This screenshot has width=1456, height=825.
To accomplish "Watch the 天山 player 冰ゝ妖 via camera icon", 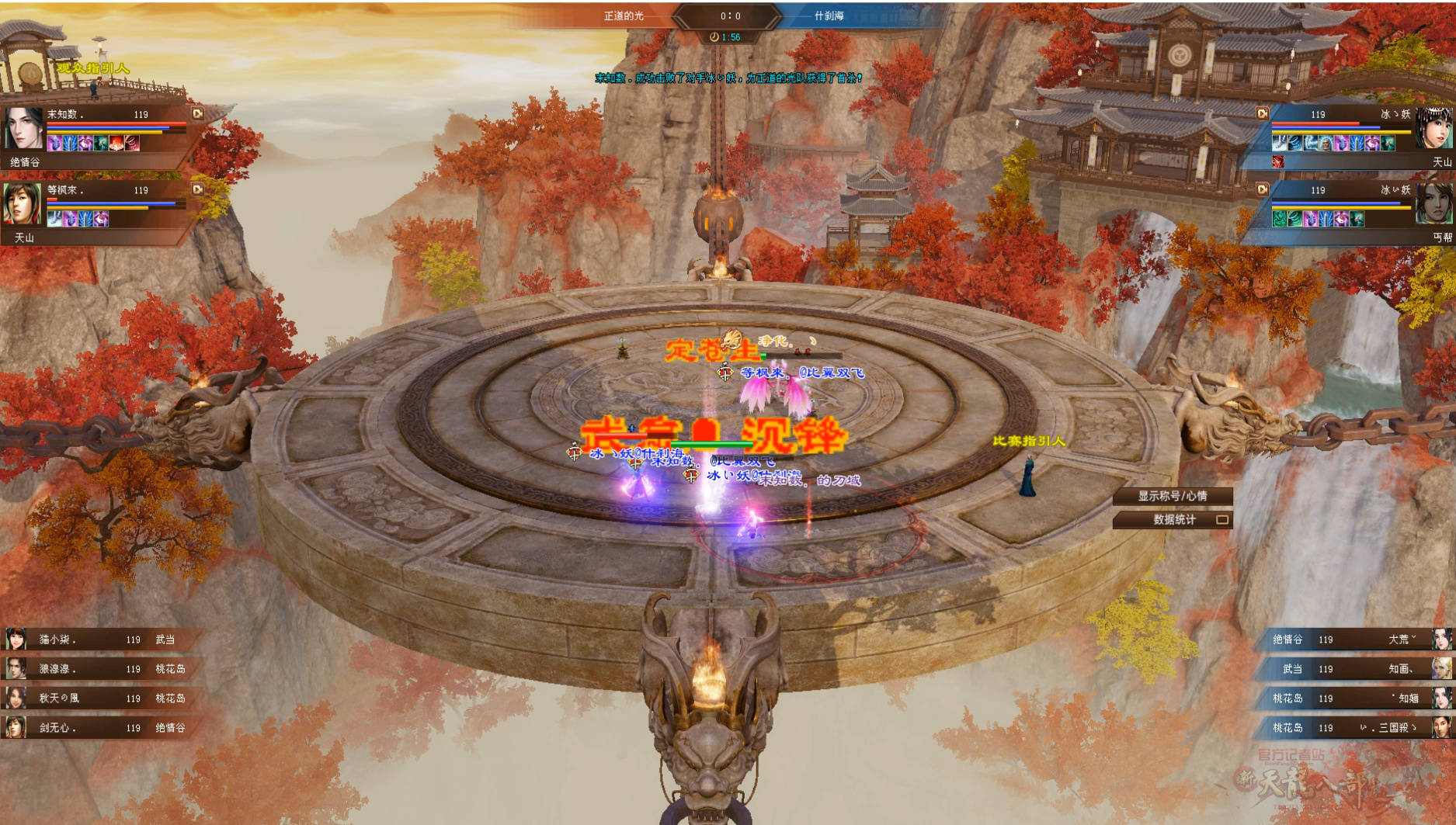I will (1263, 114).
